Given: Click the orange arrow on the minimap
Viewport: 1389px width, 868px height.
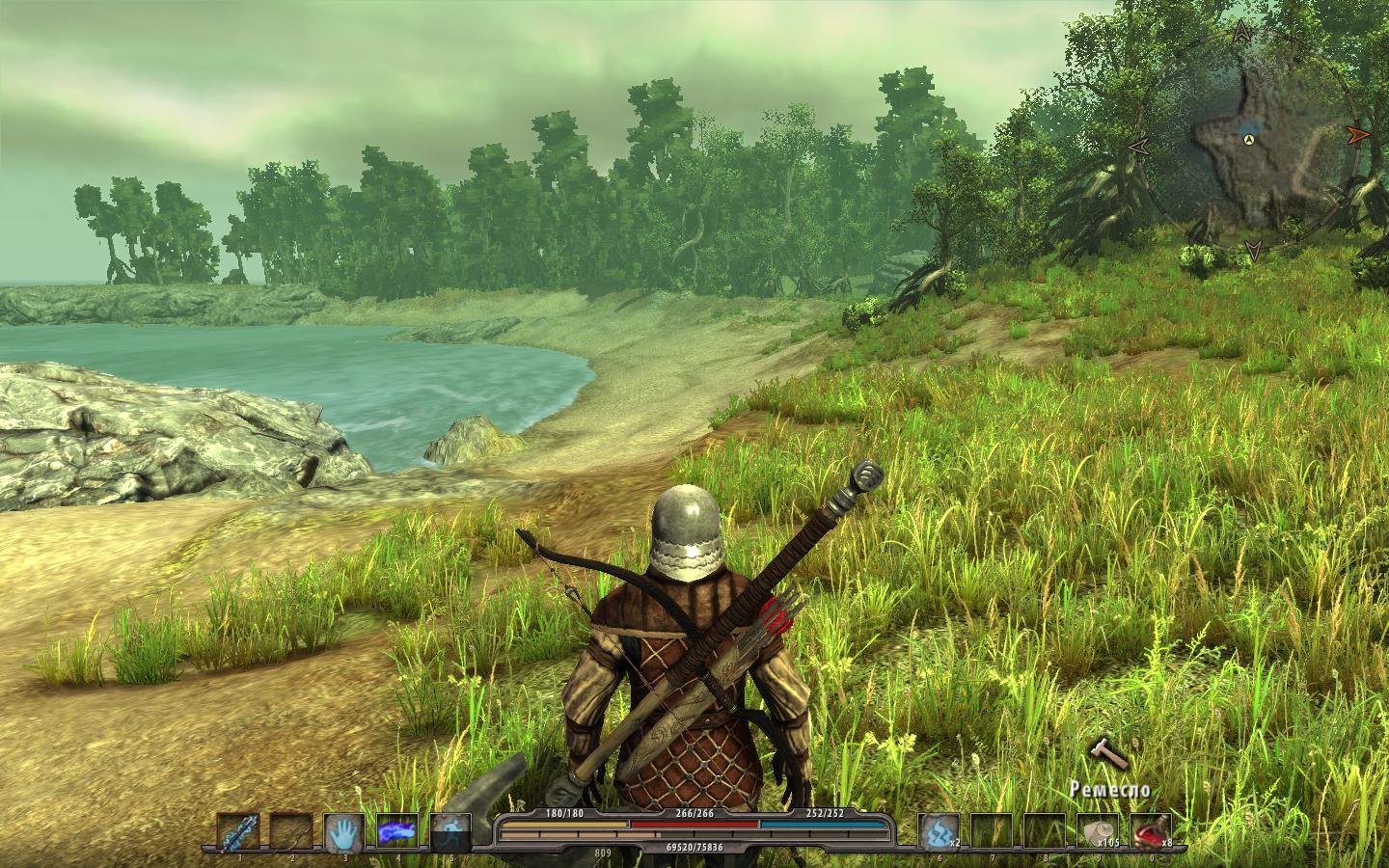Looking at the screenshot, I should point(1358,134).
